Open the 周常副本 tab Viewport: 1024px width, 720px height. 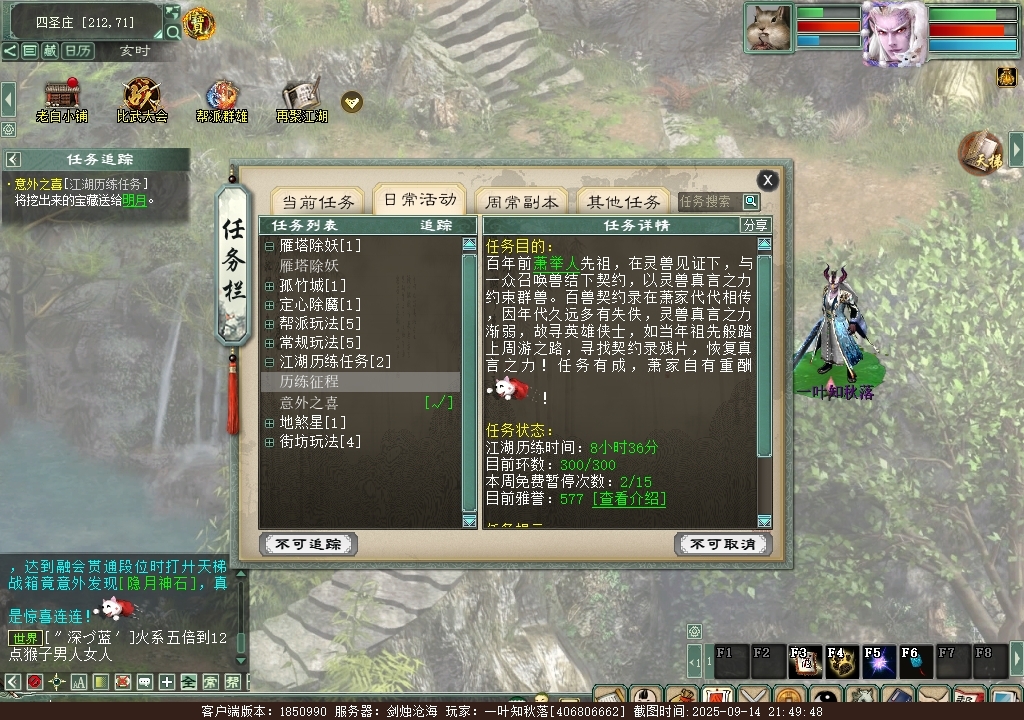click(517, 201)
